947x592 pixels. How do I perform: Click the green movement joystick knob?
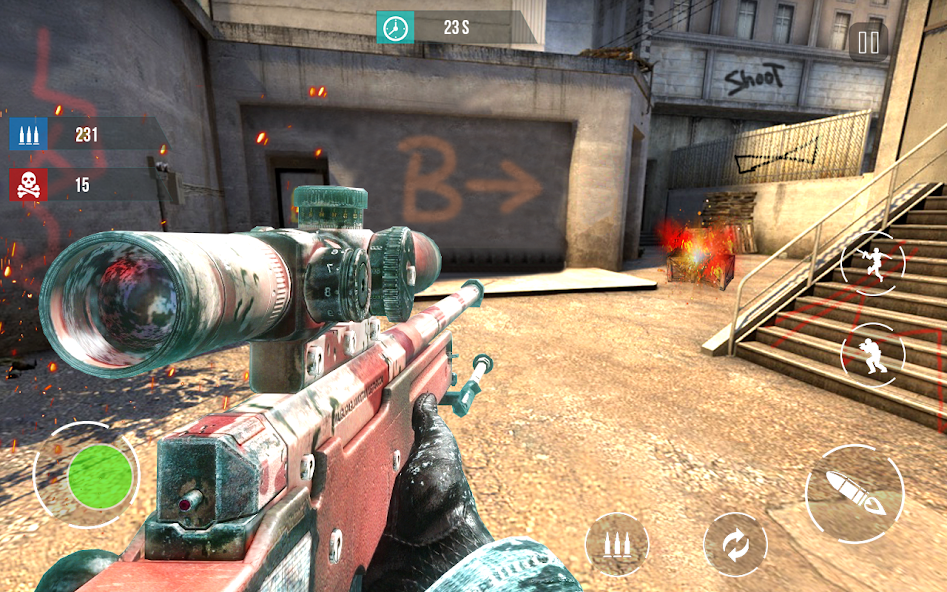(x=100, y=475)
